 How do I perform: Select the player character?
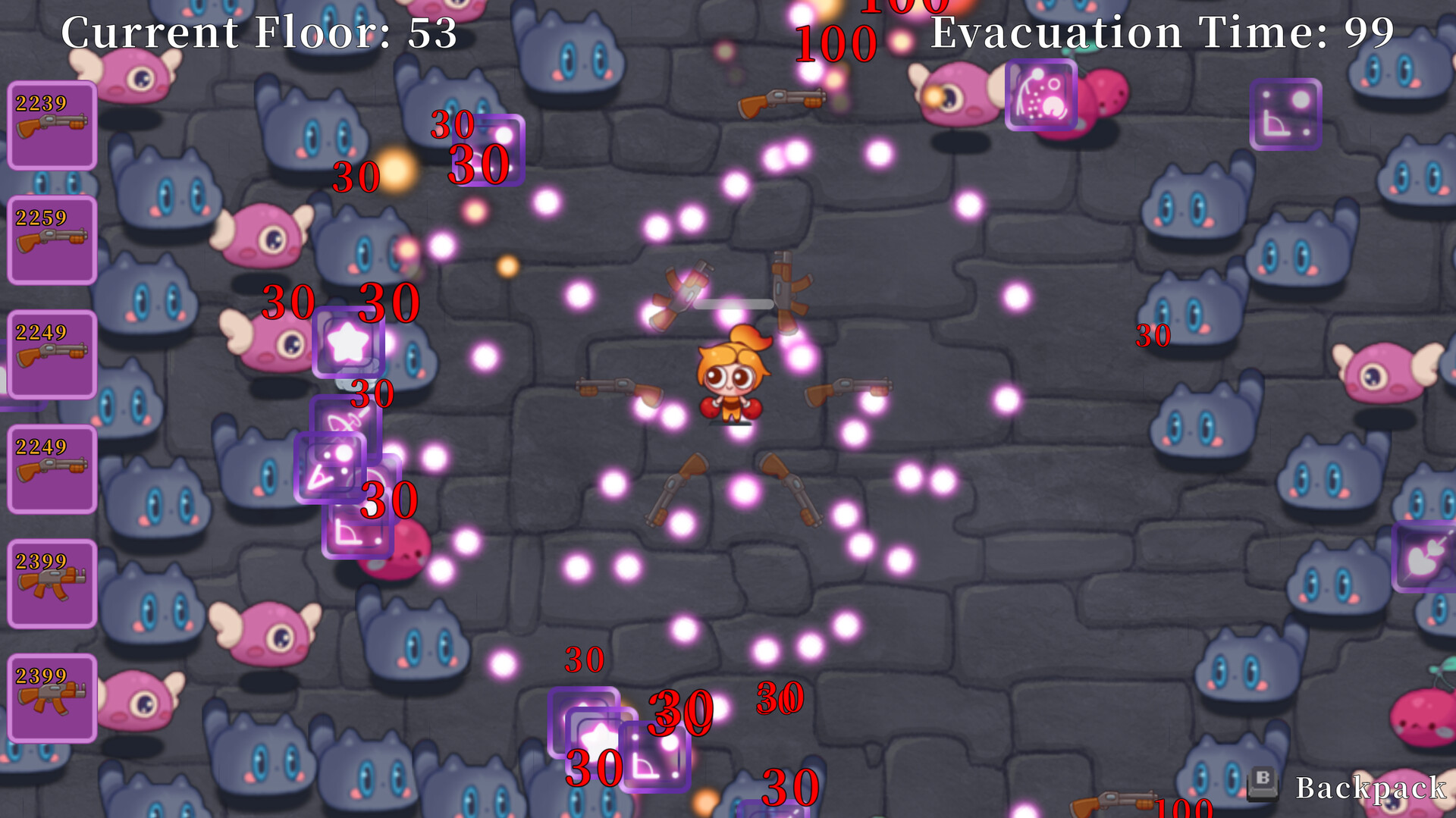click(730, 379)
